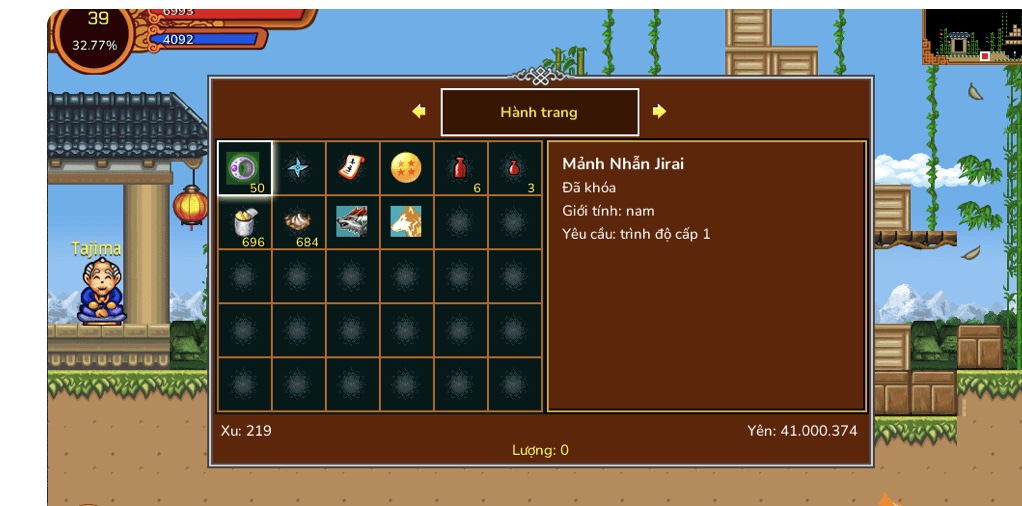Select the Mảnh Nhẫn Jirai ring slot
This screenshot has height=506, width=1022.
tap(244, 168)
